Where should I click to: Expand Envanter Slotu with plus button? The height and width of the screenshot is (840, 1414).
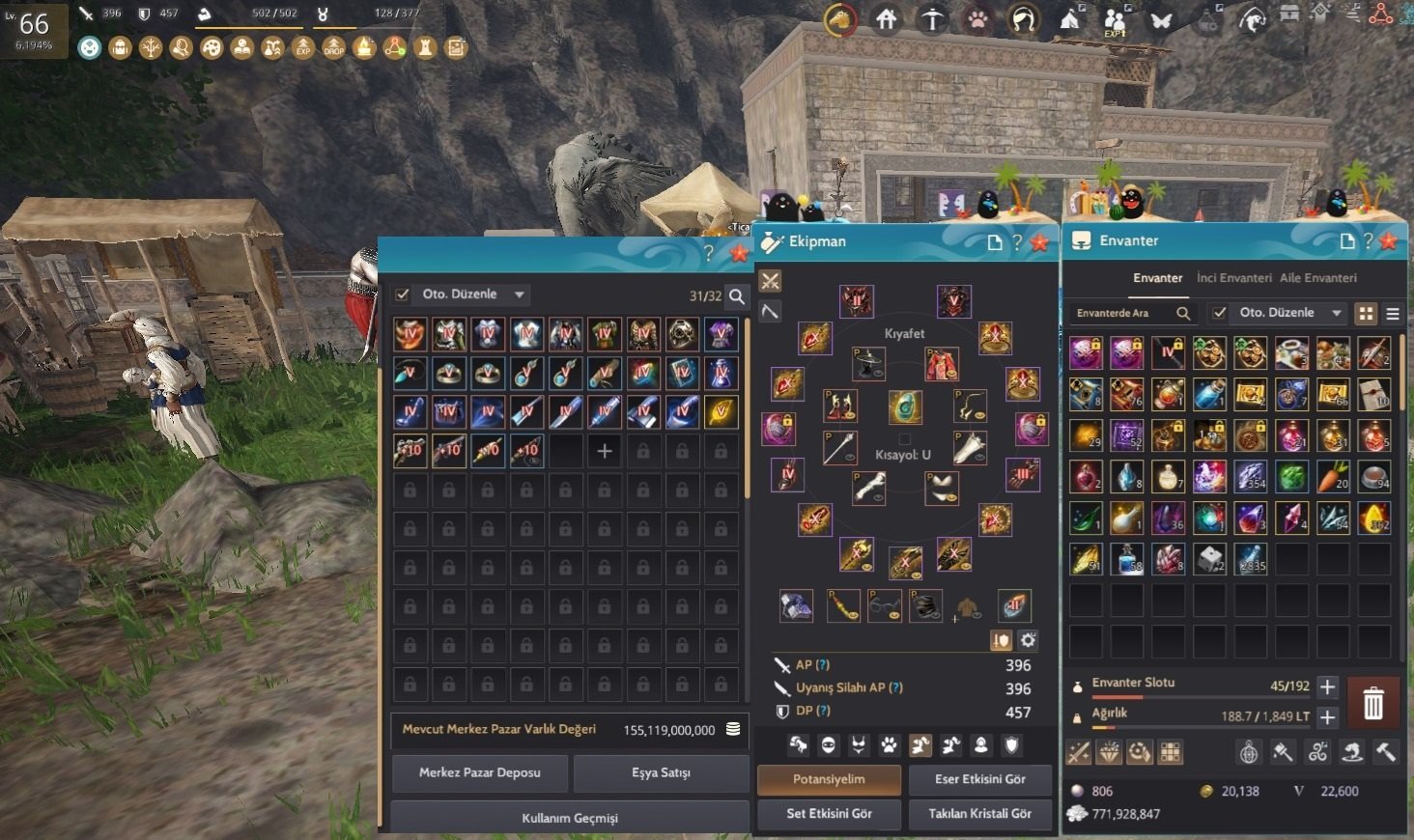(x=1327, y=686)
